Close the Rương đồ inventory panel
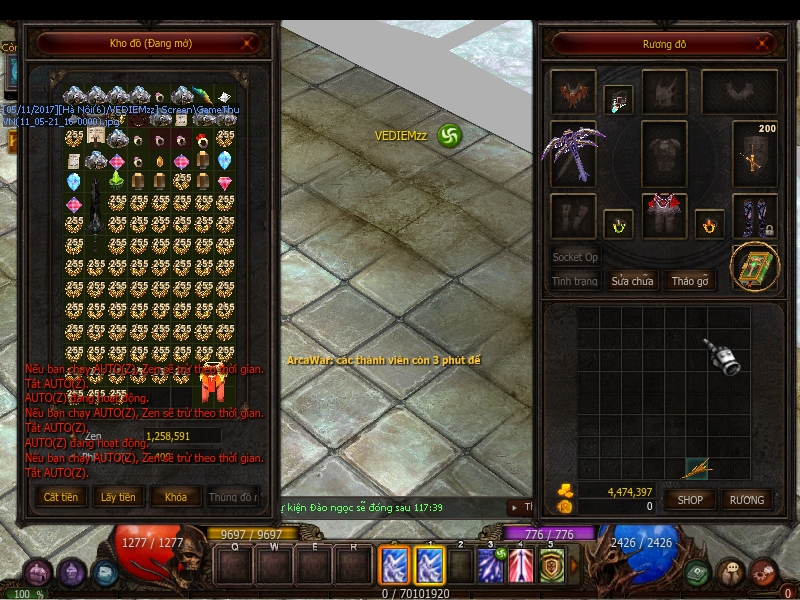 [x=764, y=44]
